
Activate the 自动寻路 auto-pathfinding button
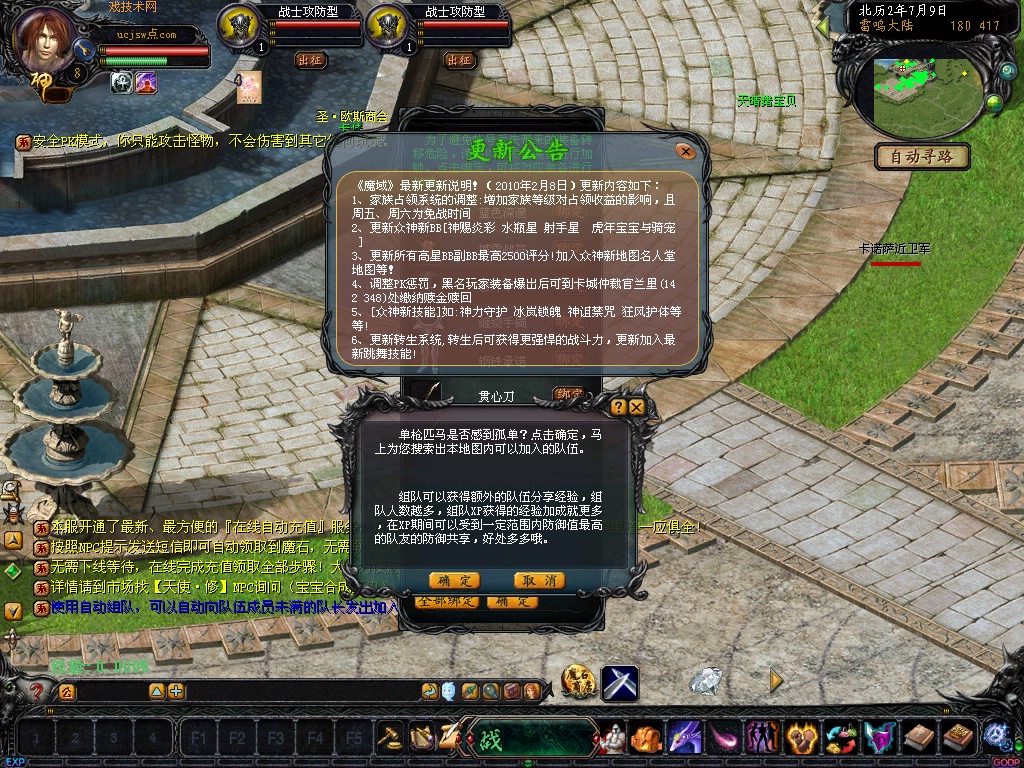923,156
